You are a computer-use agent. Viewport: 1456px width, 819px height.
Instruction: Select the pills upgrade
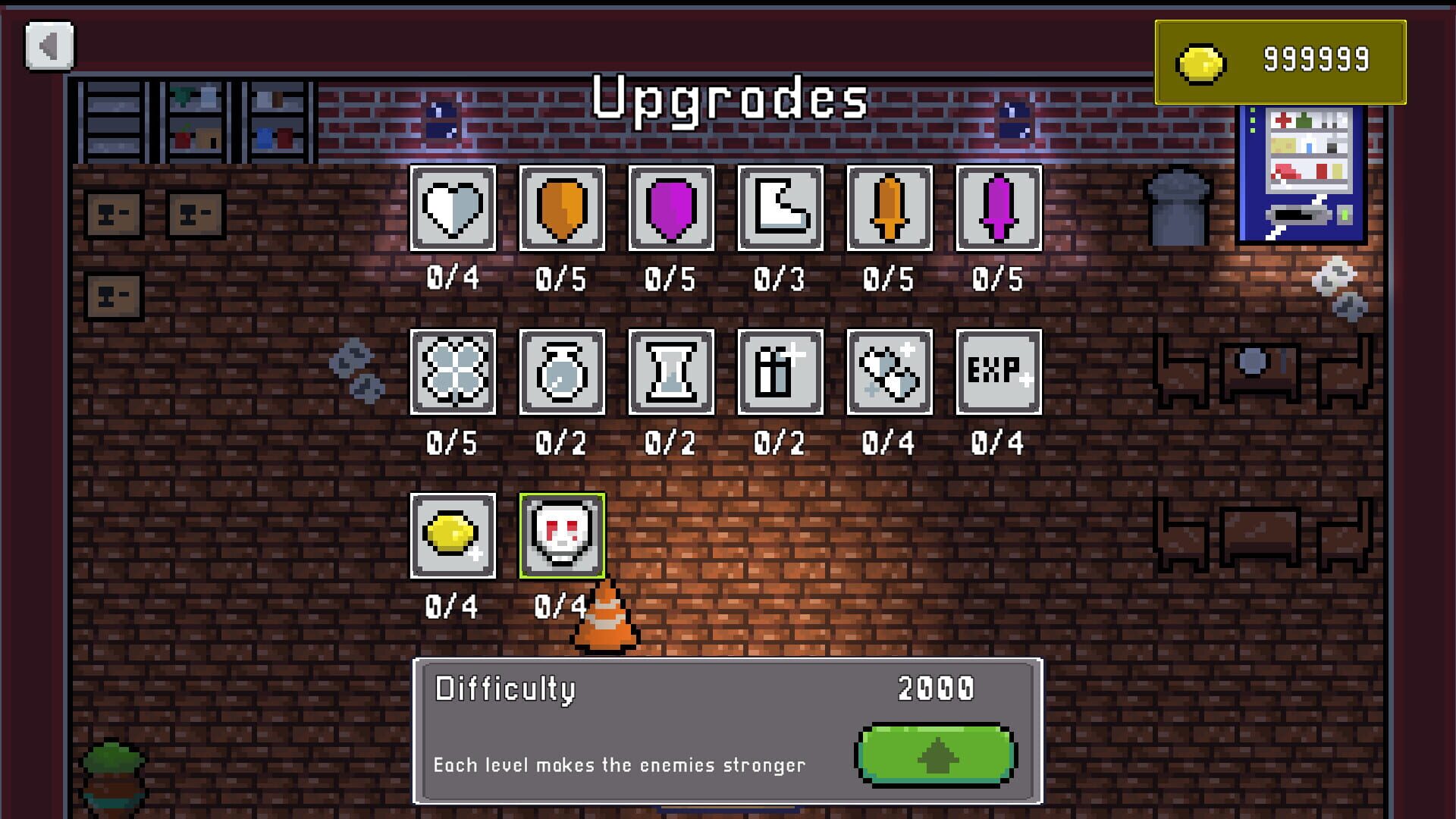[x=890, y=372]
